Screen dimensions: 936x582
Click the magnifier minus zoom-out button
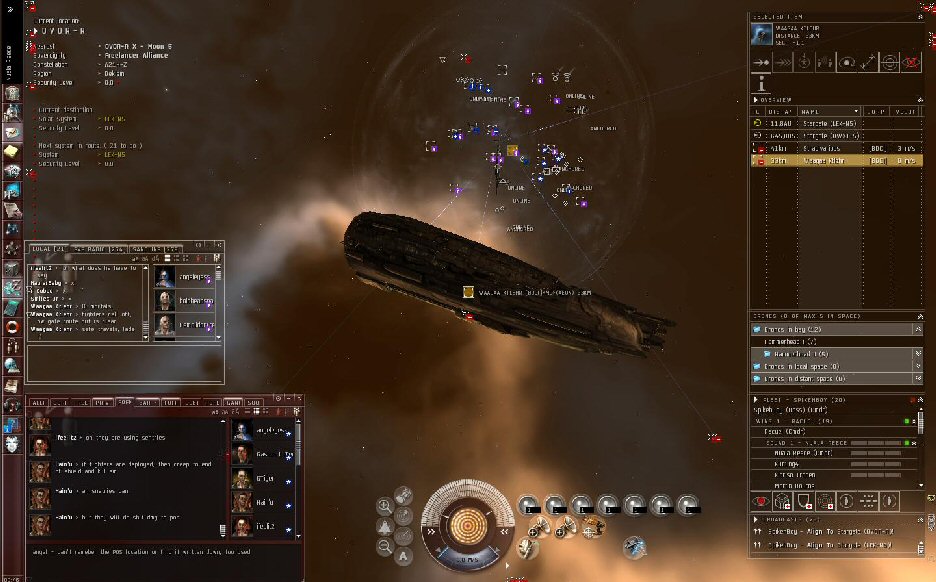(x=384, y=546)
